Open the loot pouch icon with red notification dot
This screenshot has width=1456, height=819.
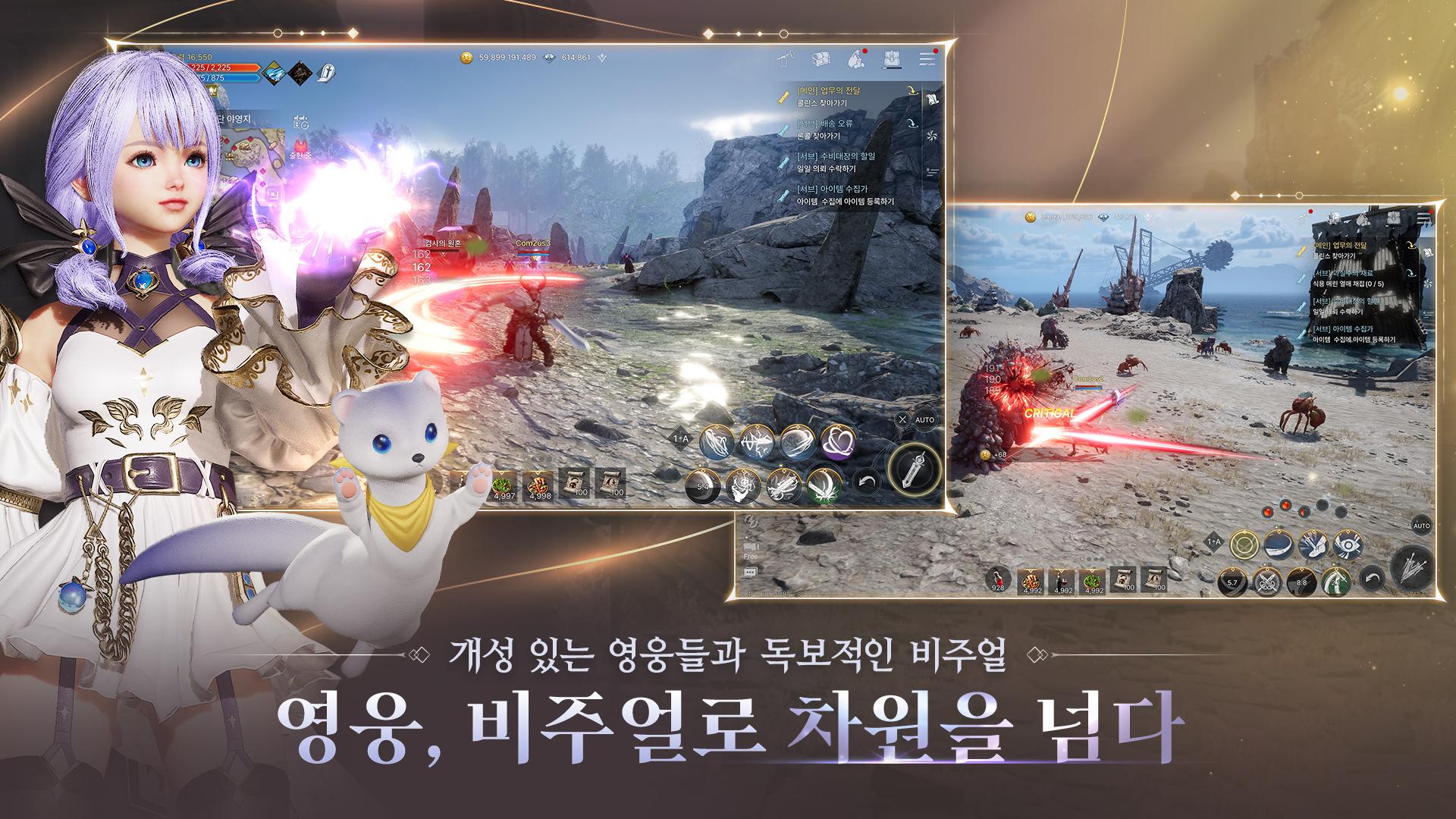click(x=855, y=58)
